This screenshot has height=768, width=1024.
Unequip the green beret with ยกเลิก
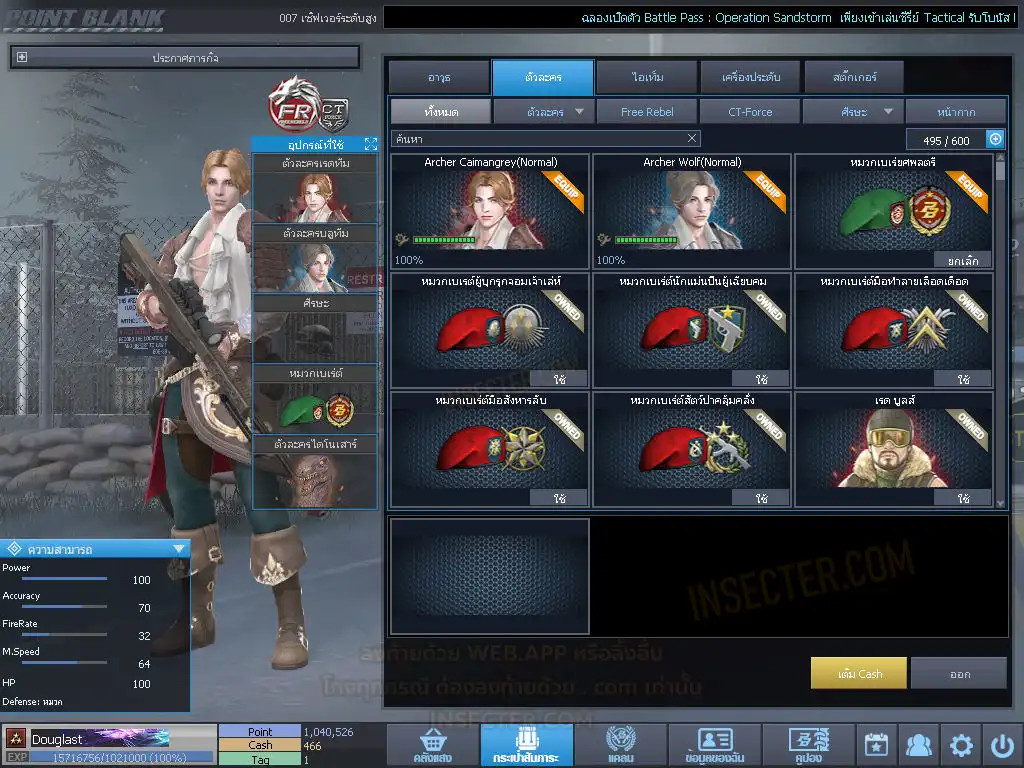click(x=963, y=260)
